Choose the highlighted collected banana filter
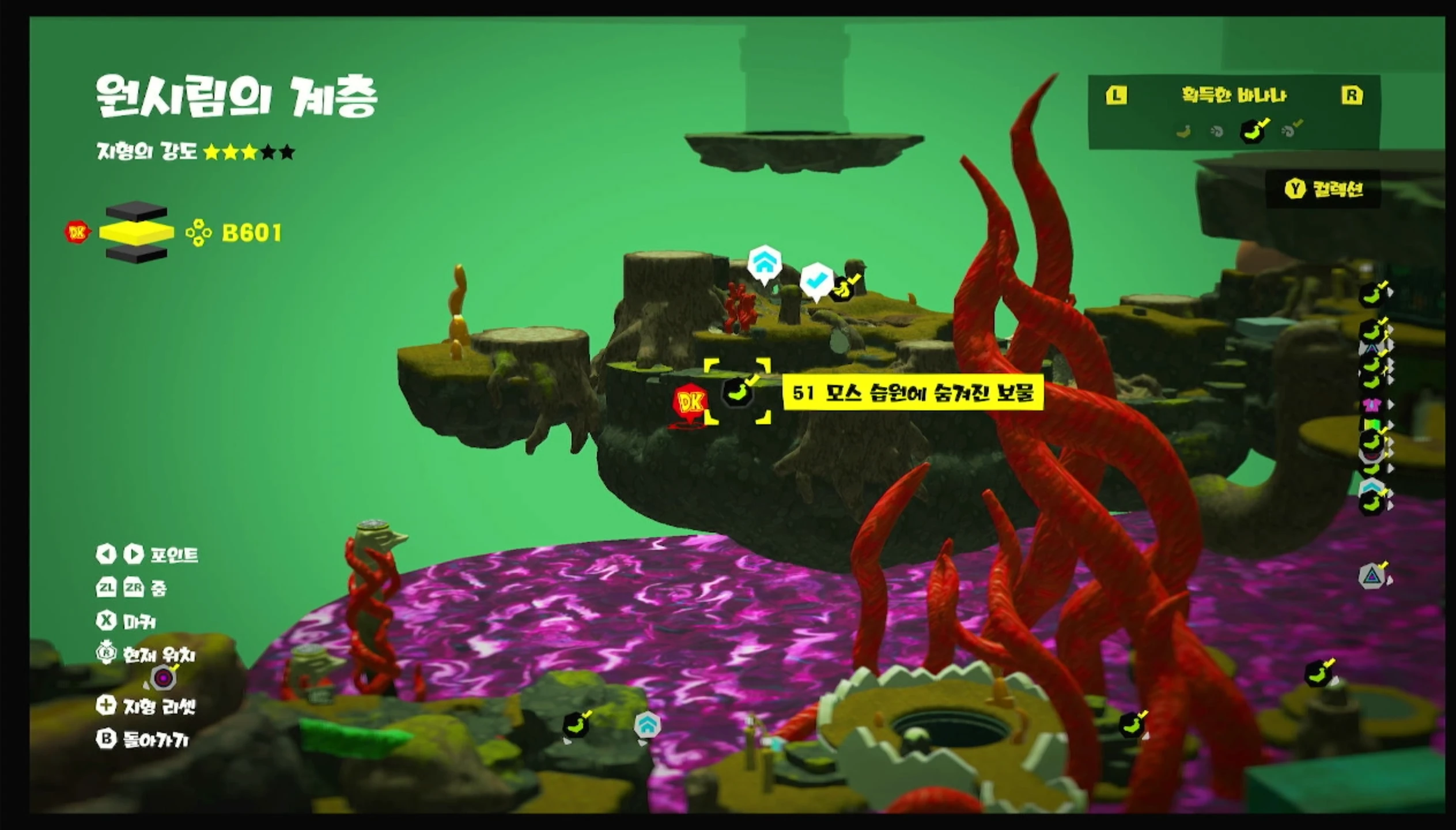The width and height of the screenshot is (1456, 830). (1253, 131)
